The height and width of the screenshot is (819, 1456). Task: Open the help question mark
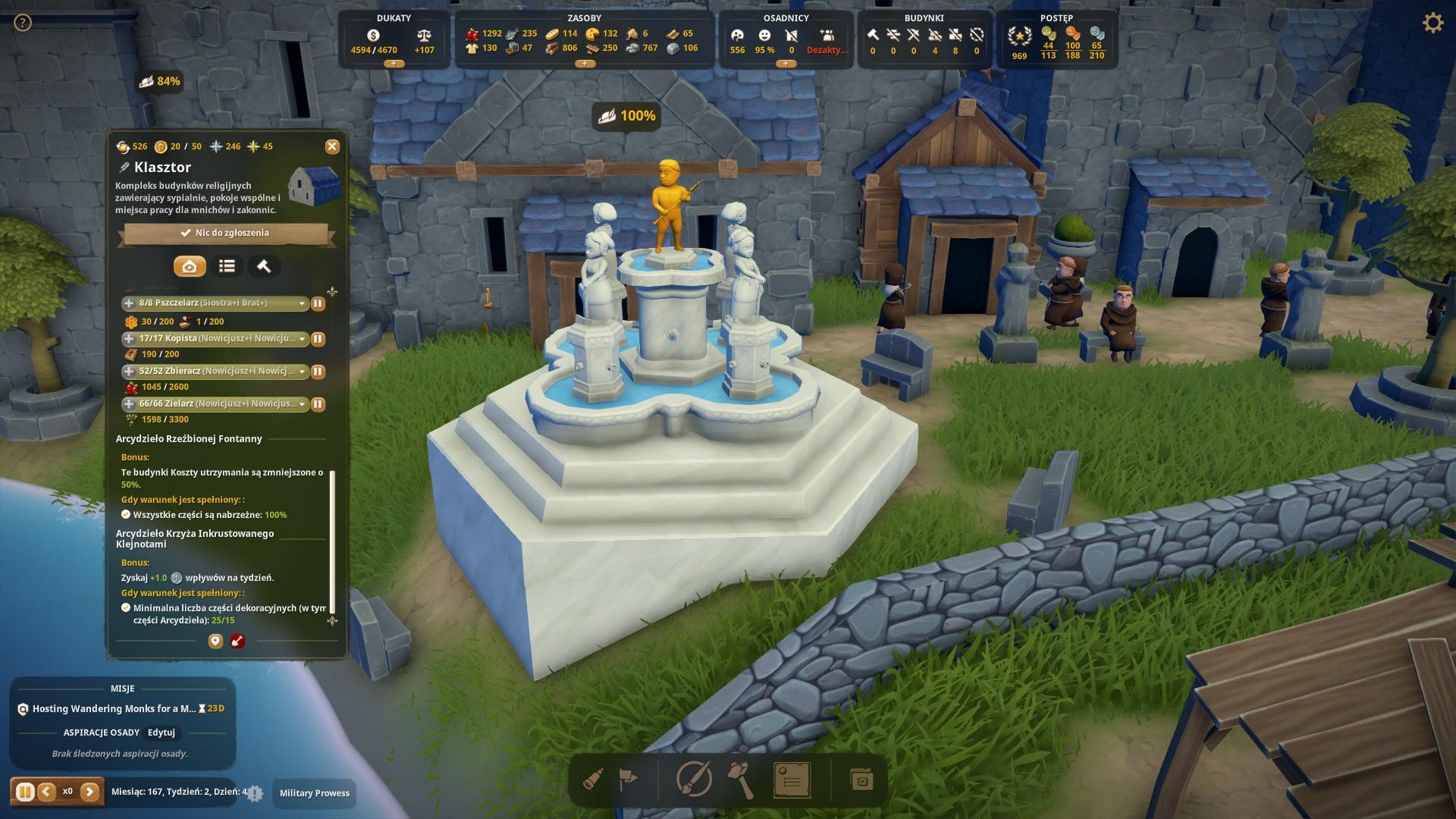tap(23, 23)
